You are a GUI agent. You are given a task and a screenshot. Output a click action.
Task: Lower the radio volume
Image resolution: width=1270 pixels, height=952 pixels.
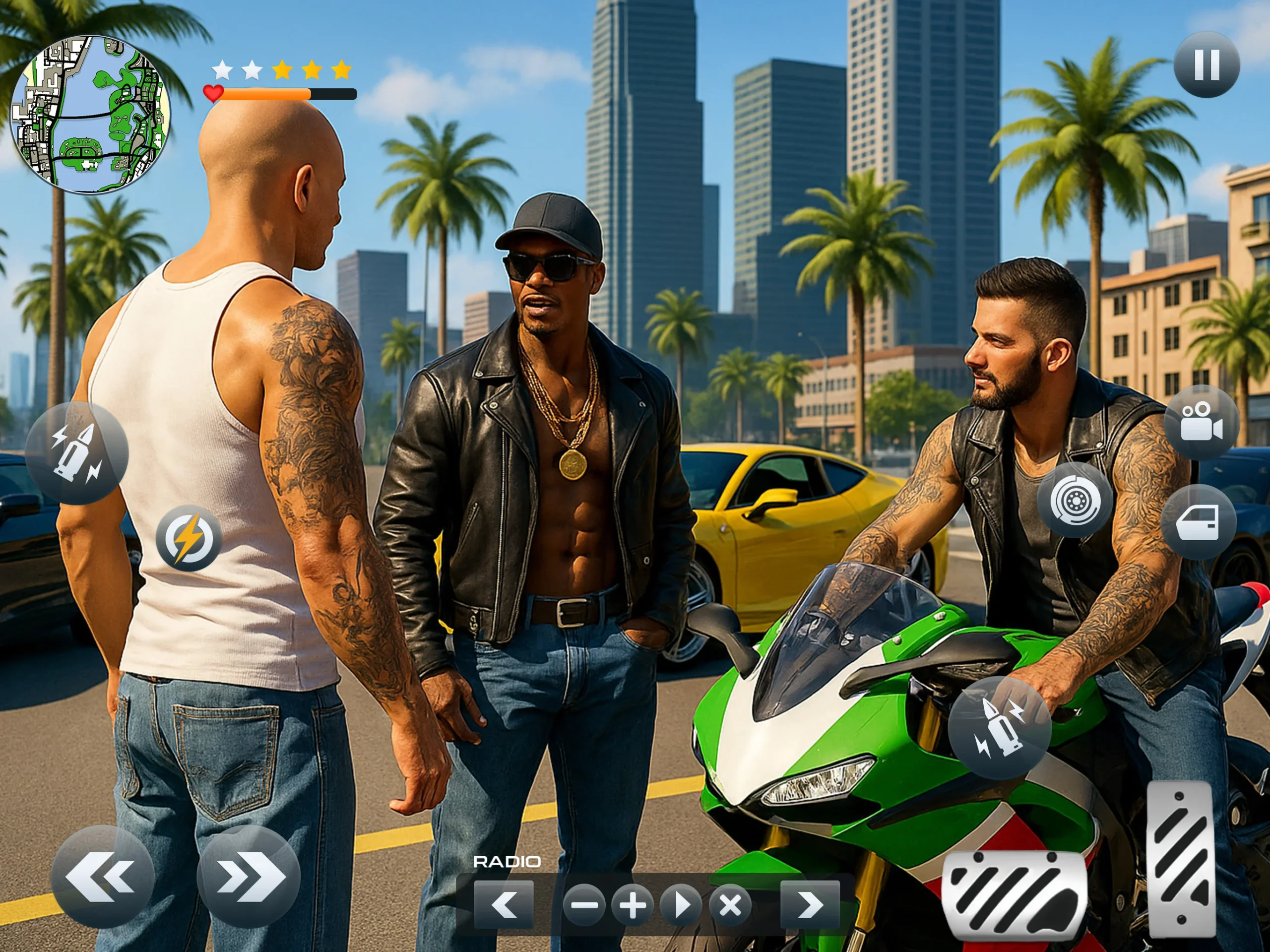(x=584, y=905)
